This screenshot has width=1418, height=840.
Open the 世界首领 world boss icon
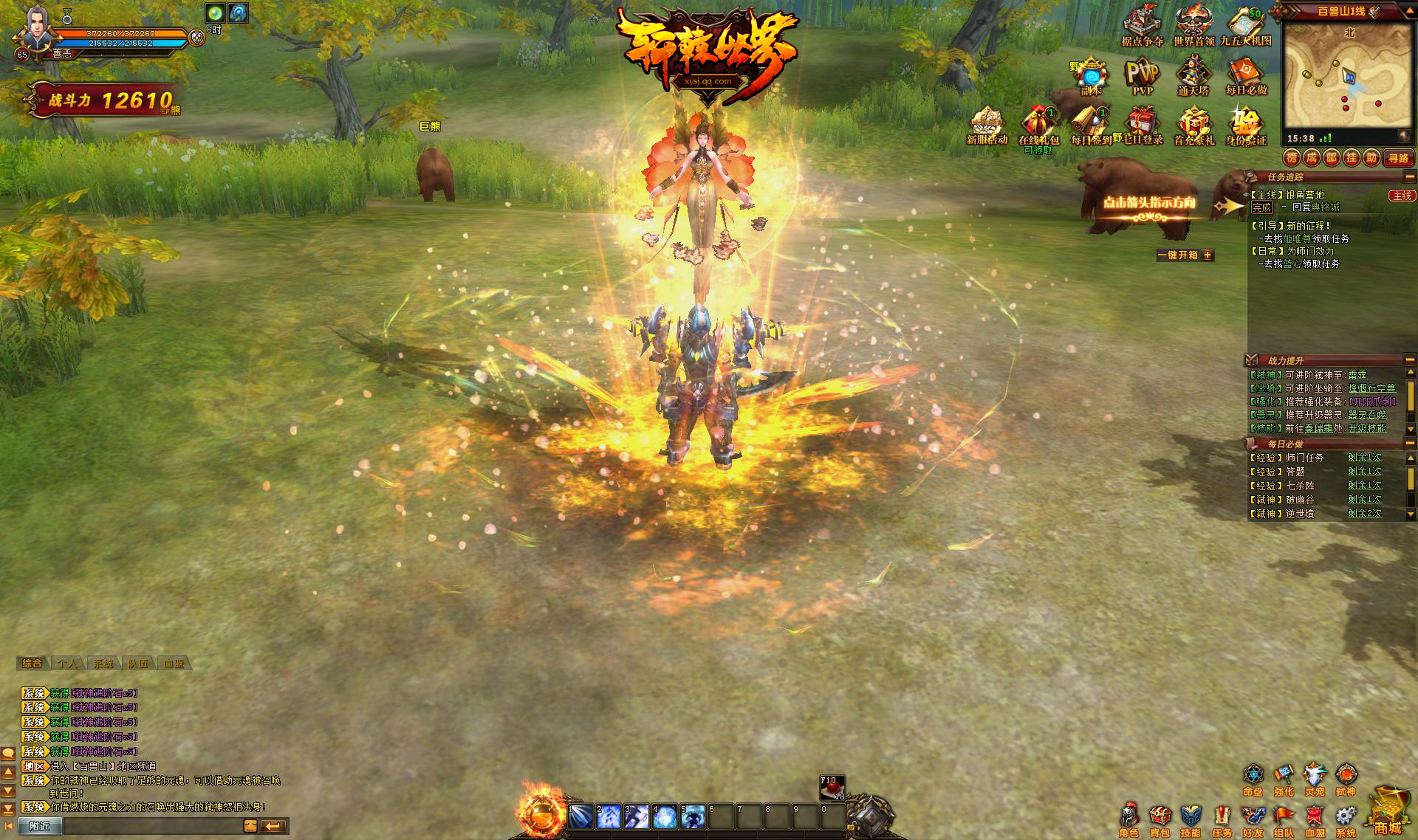tap(1193, 25)
